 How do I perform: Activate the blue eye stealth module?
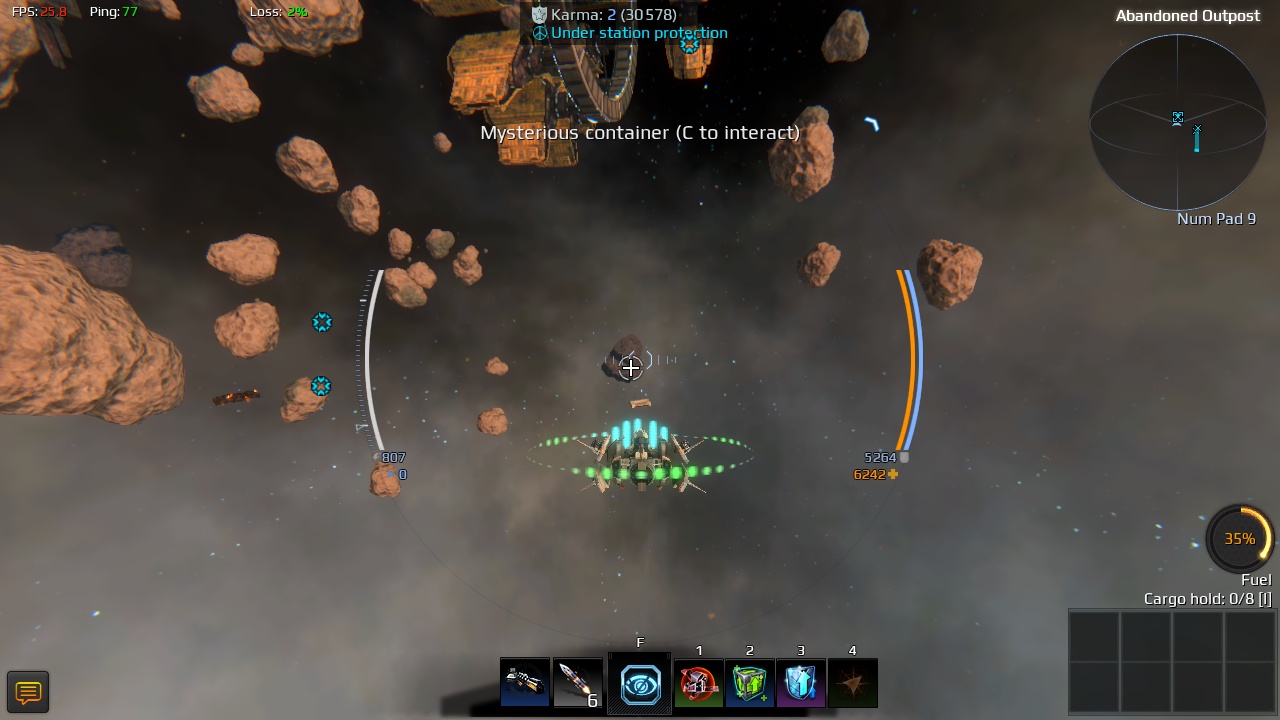640,684
